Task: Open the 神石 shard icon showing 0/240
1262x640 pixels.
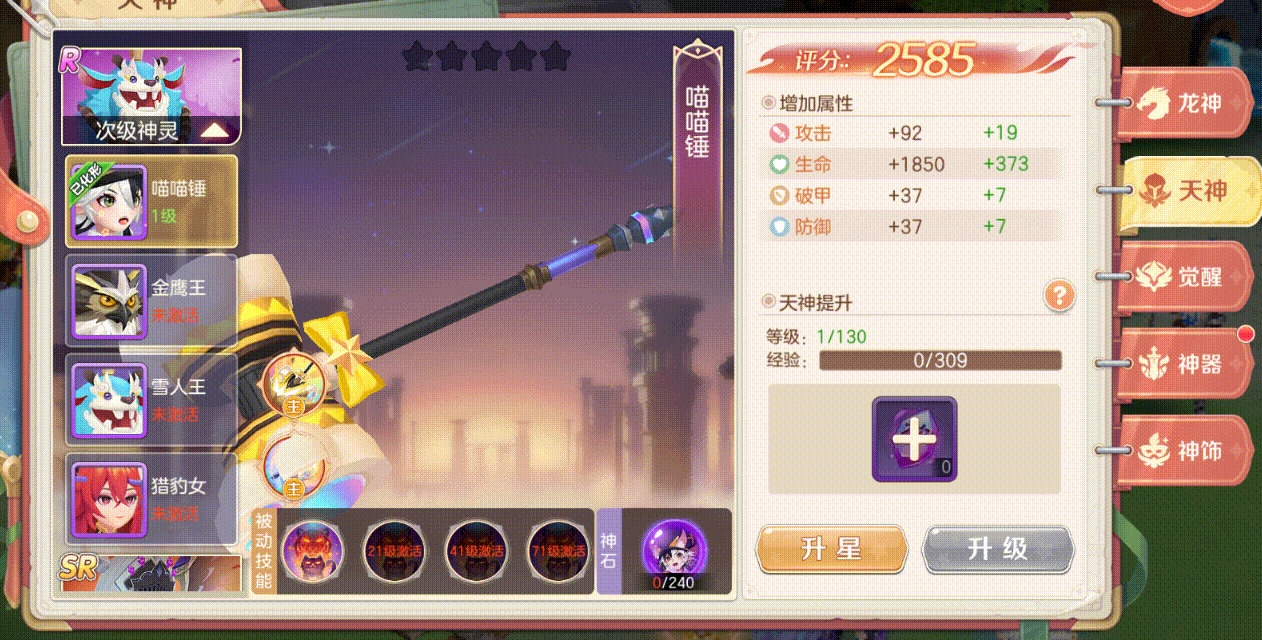Action: (x=673, y=550)
